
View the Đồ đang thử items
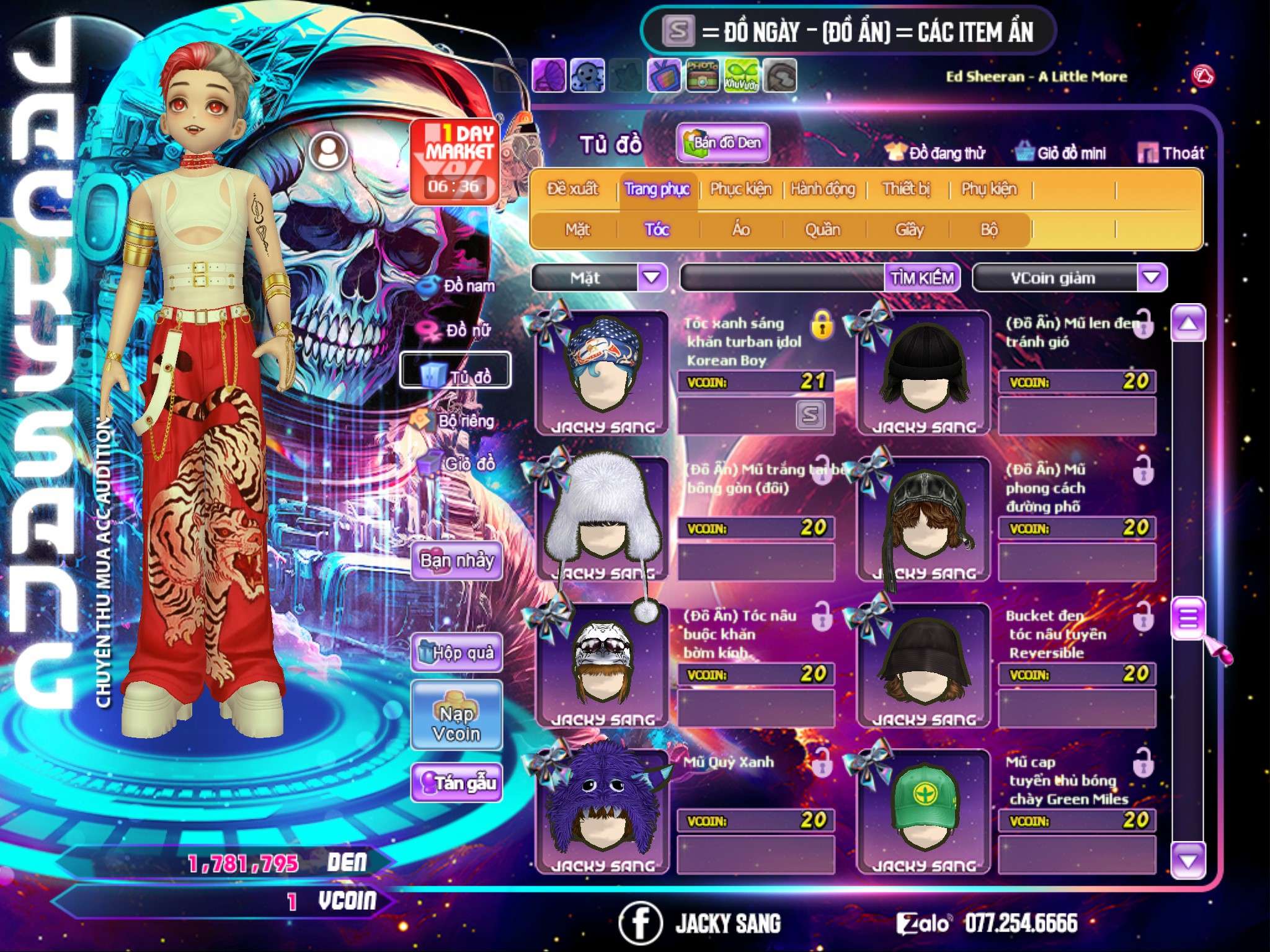(x=936, y=152)
